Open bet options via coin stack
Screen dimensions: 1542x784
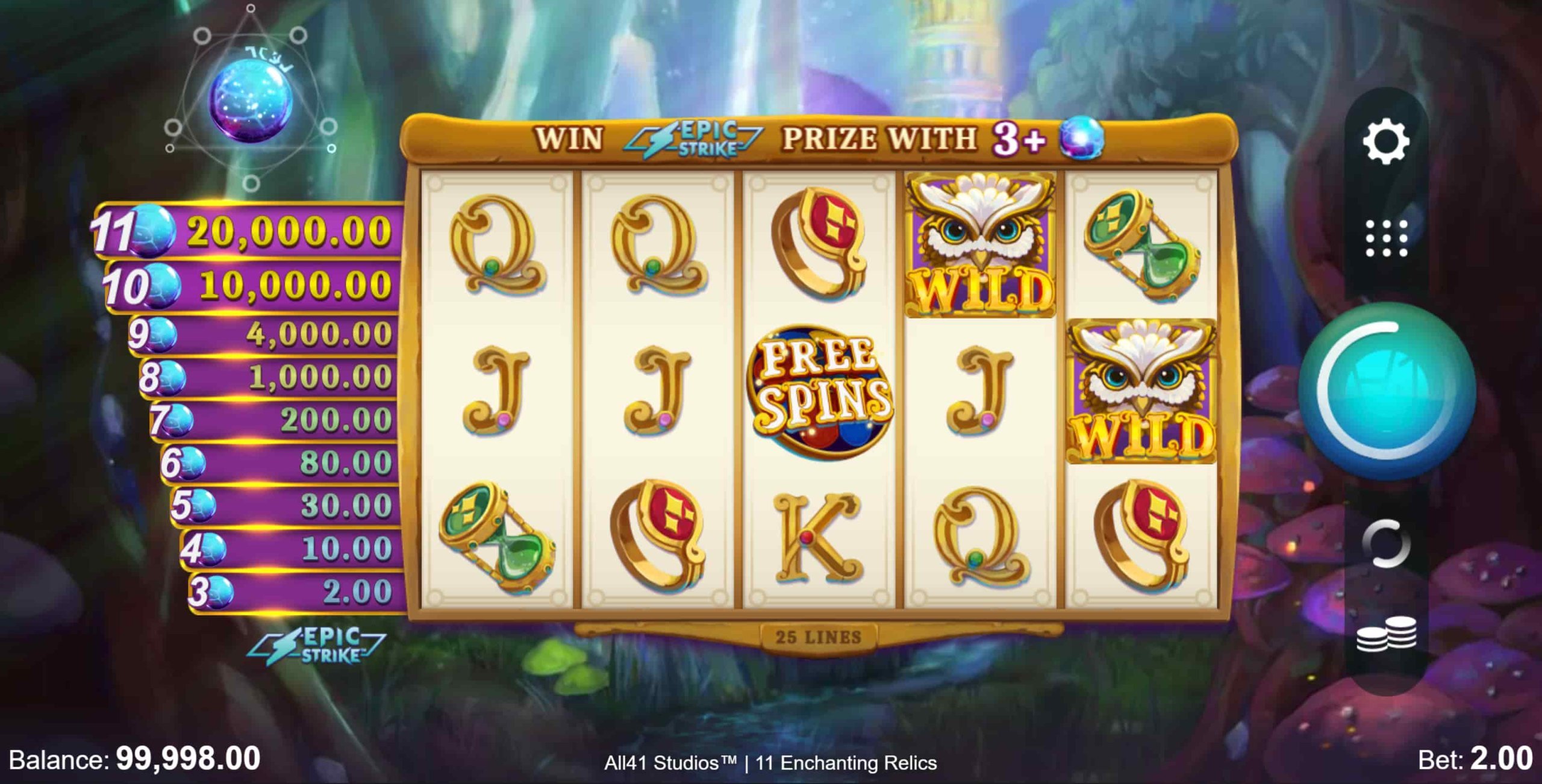[x=1386, y=635]
